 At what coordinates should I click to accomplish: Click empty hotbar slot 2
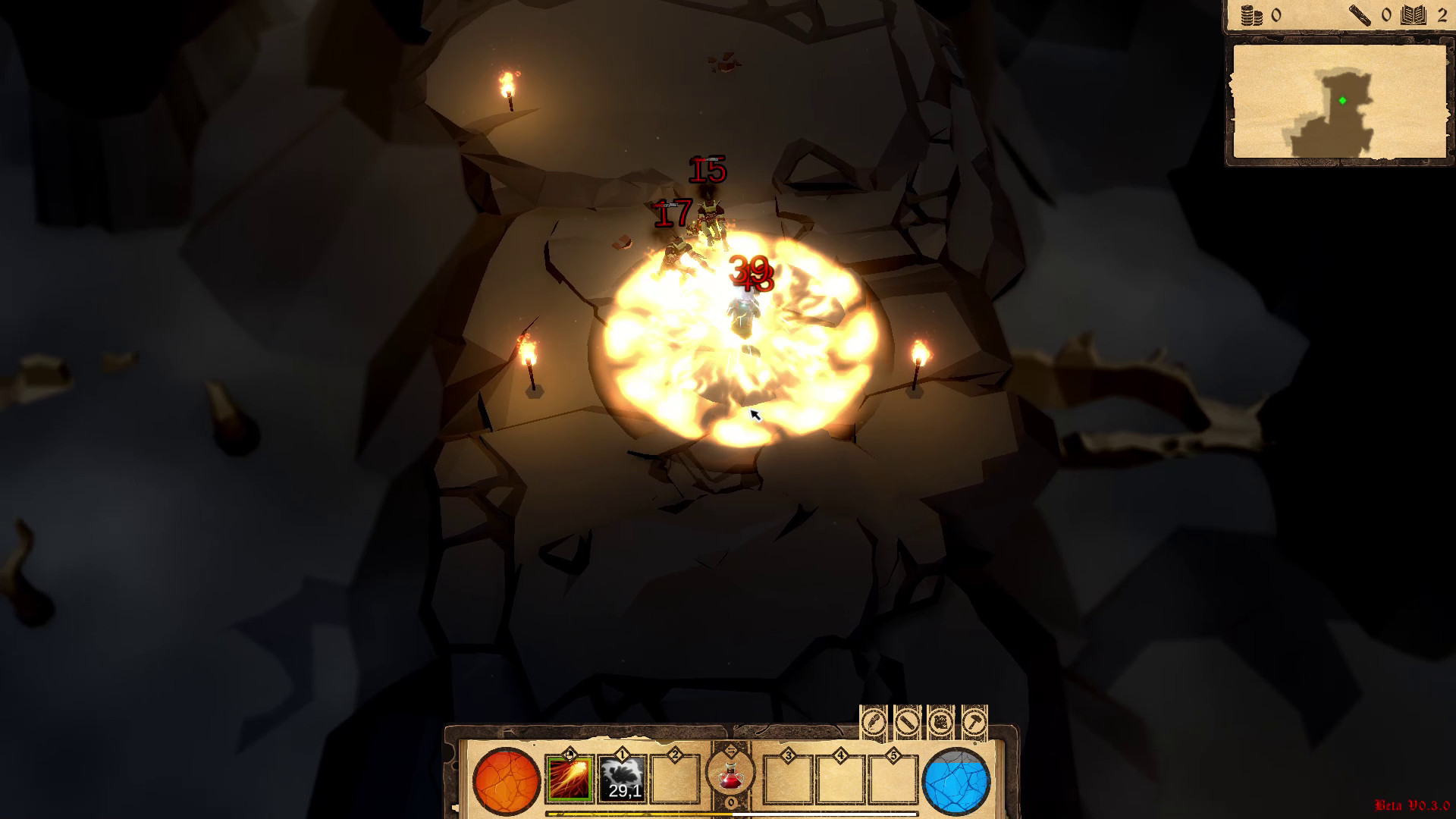tap(675, 778)
